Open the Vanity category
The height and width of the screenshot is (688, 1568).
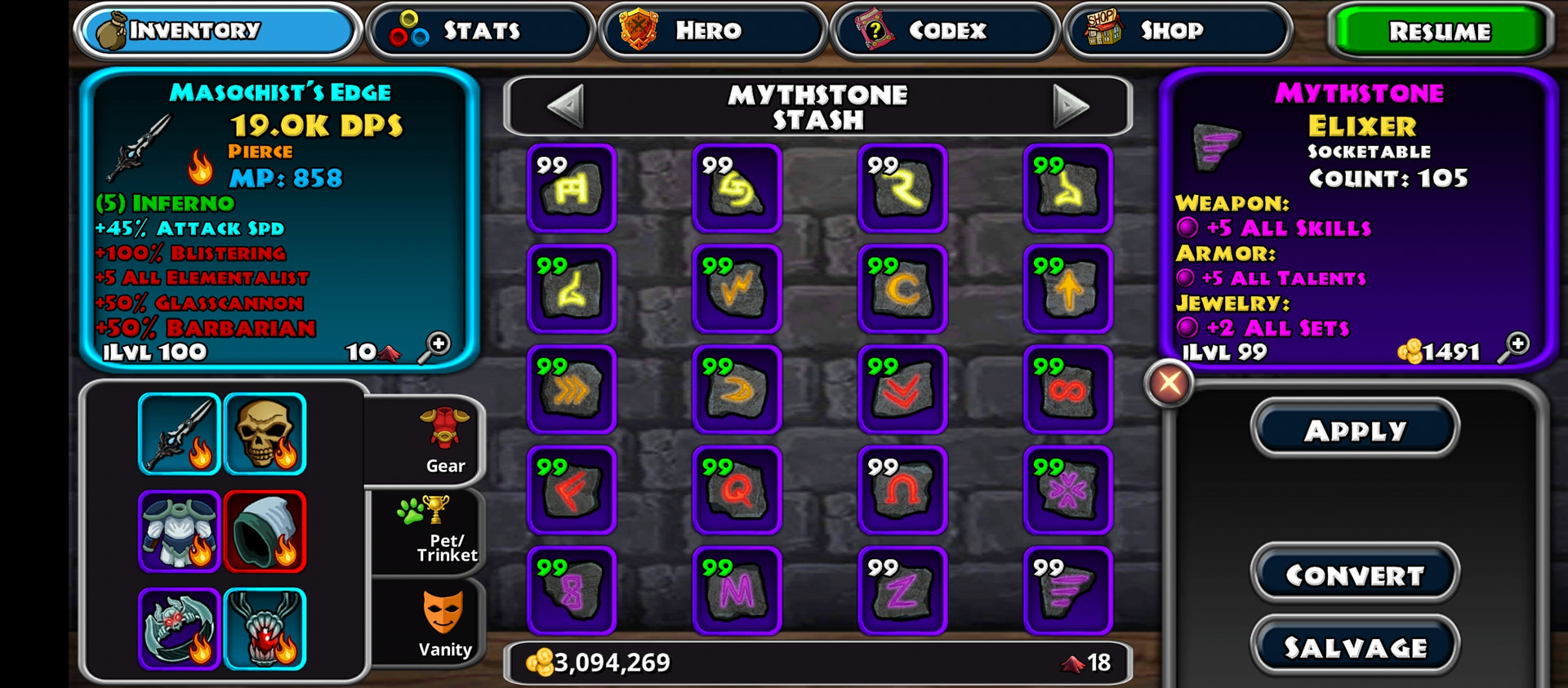(443, 625)
